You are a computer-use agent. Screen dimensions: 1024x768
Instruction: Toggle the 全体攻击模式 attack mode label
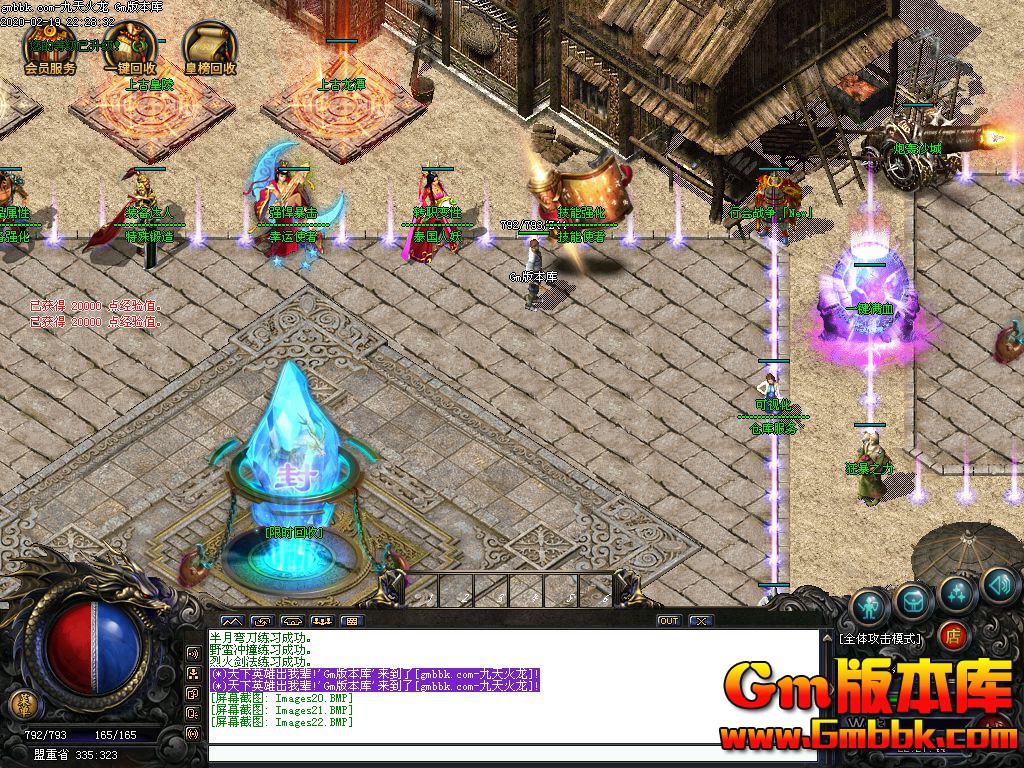click(x=881, y=637)
